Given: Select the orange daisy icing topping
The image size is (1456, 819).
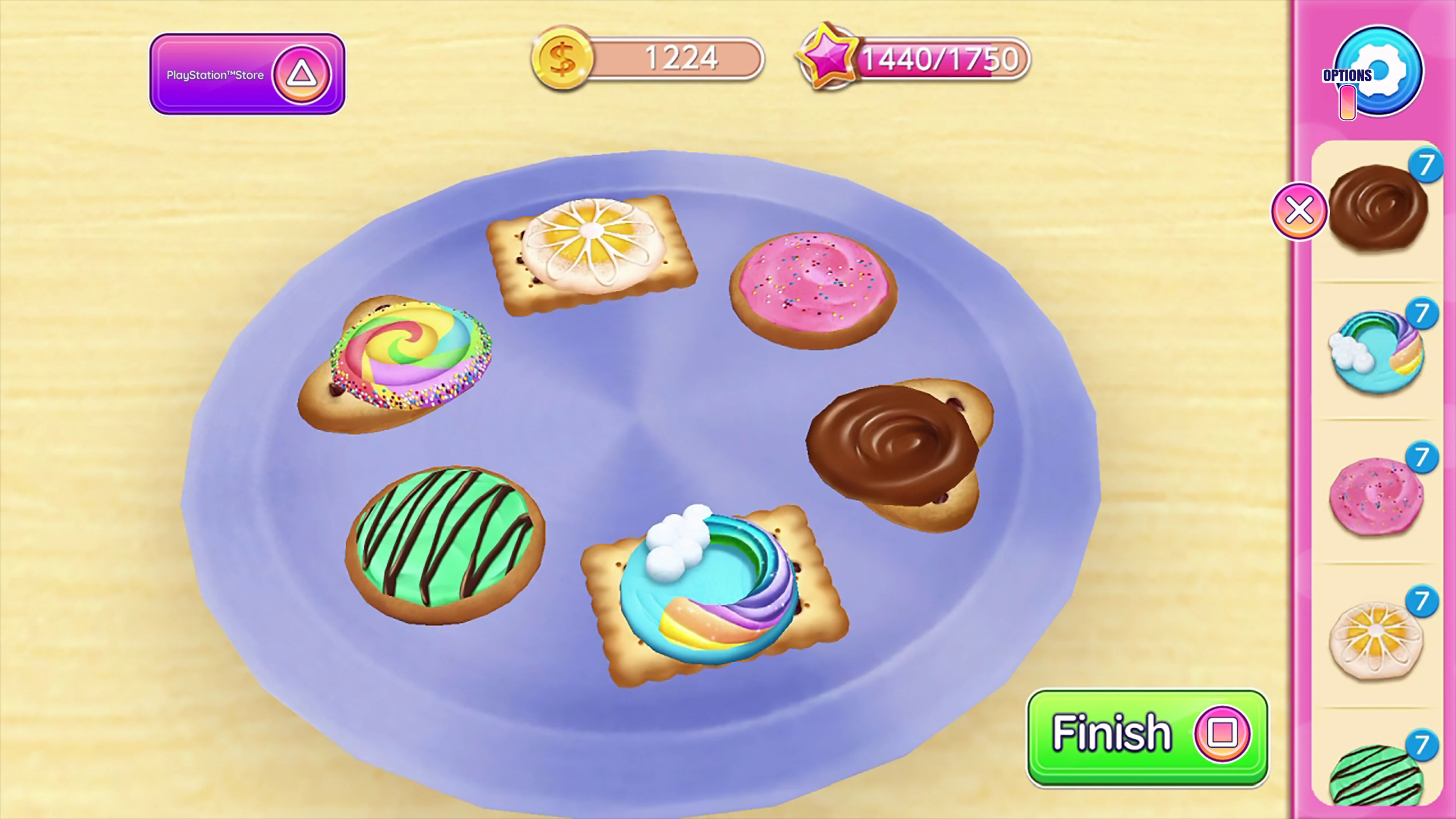Looking at the screenshot, I should pyautogui.click(x=1379, y=639).
